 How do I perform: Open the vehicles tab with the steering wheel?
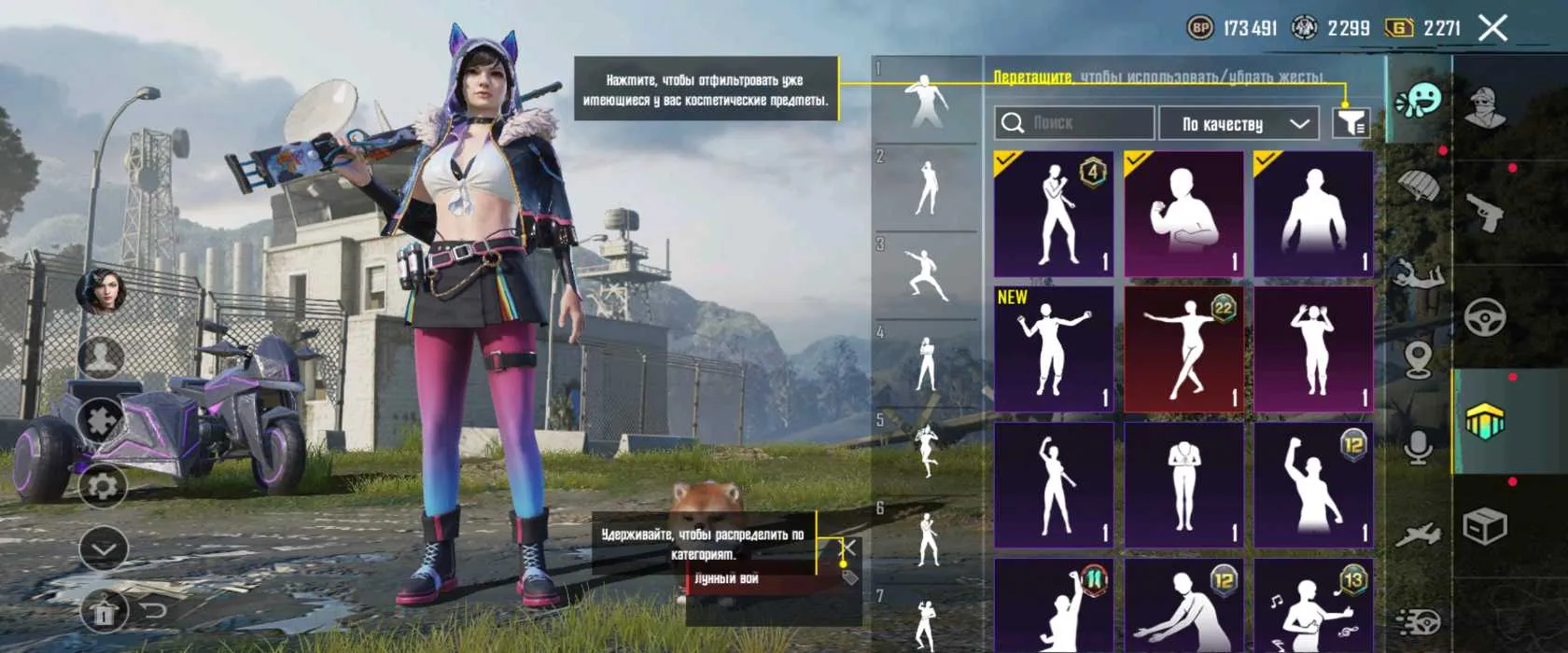(x=1486, y=318)
